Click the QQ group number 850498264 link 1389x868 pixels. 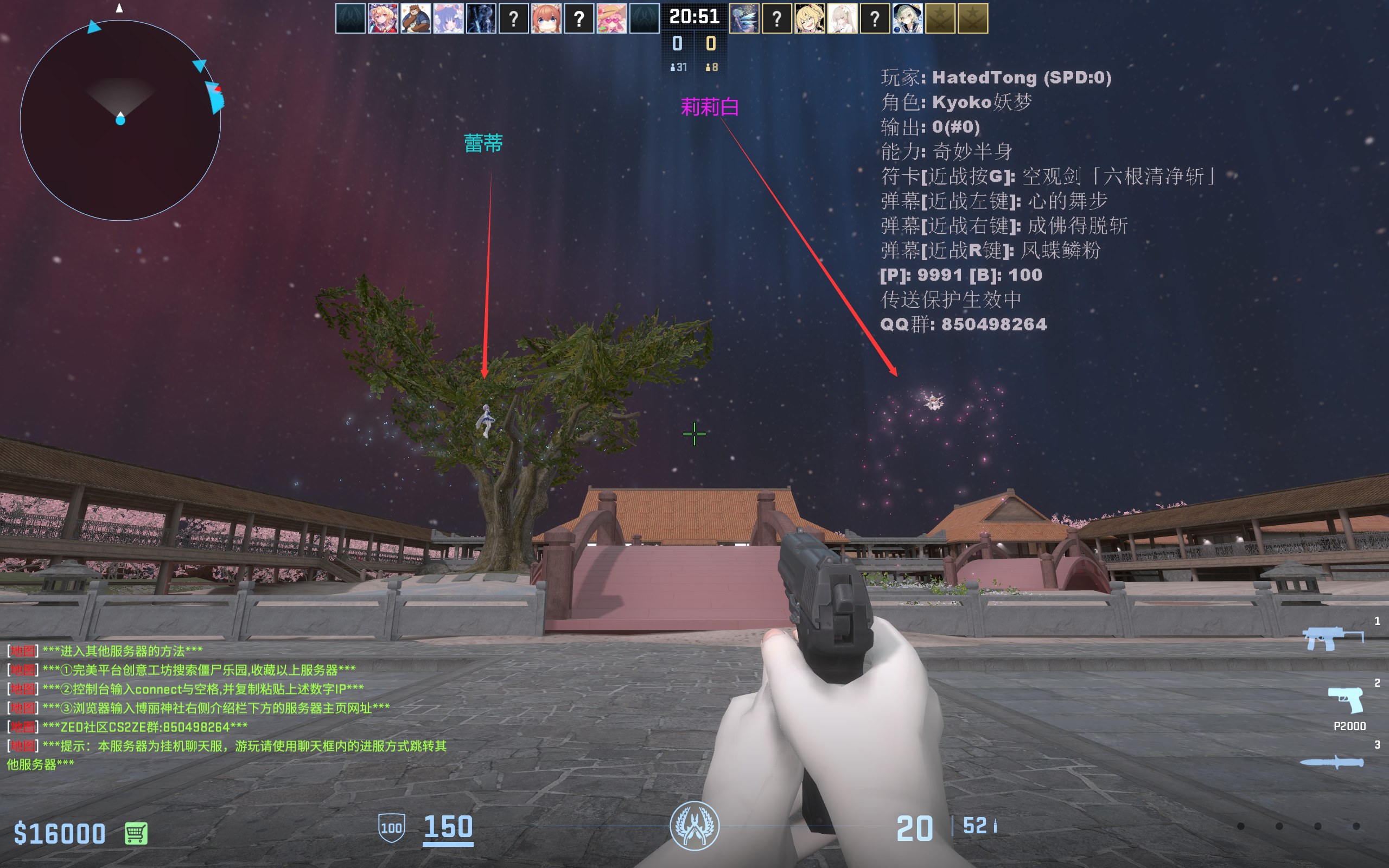[x=964, y=324]
